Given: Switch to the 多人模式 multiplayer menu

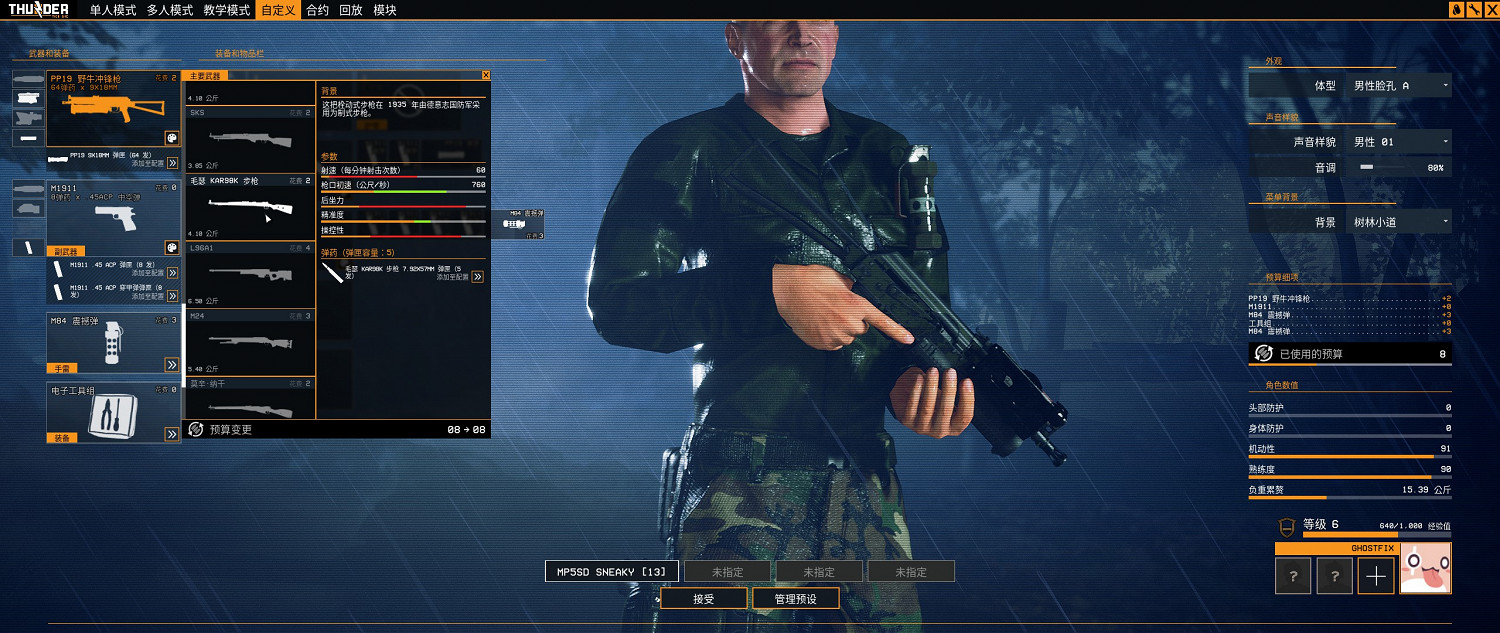Looking at the screenshot, I should tap(169, 10).
